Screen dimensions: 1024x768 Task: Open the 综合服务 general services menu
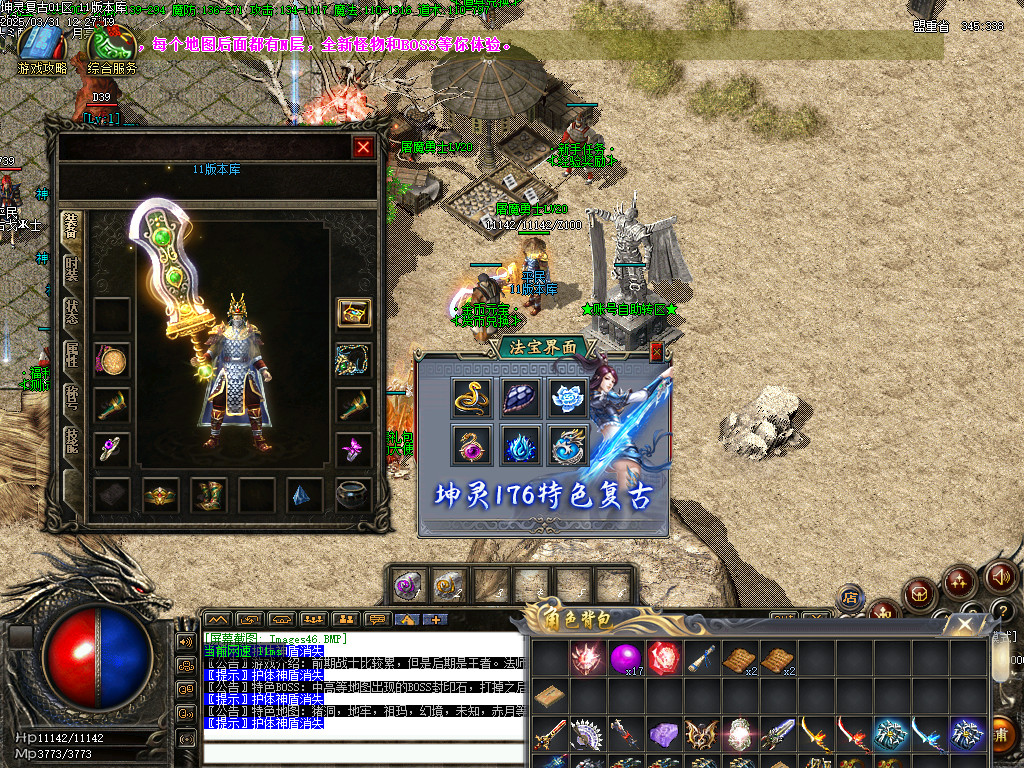point(111,50)
